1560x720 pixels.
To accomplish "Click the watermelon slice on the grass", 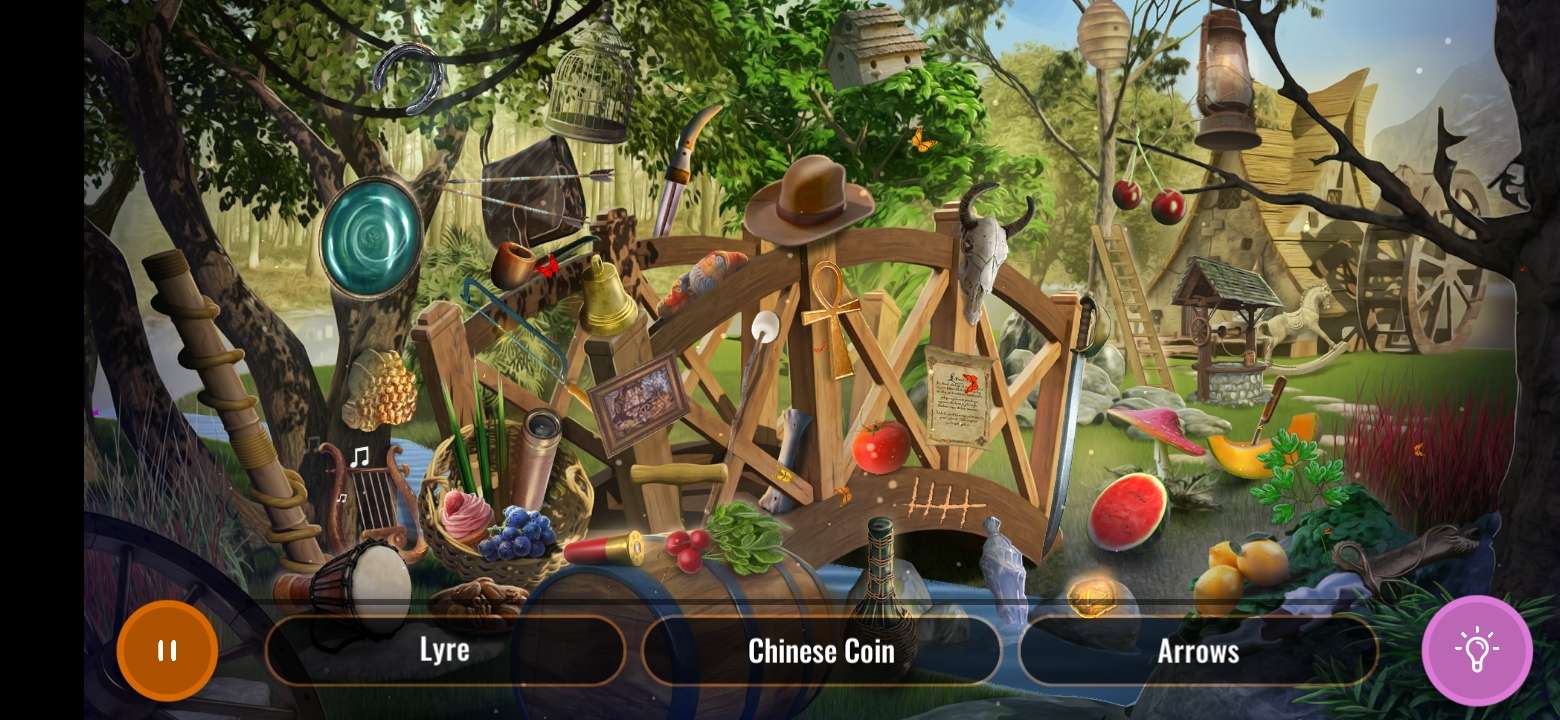I will coord(1128,510).
